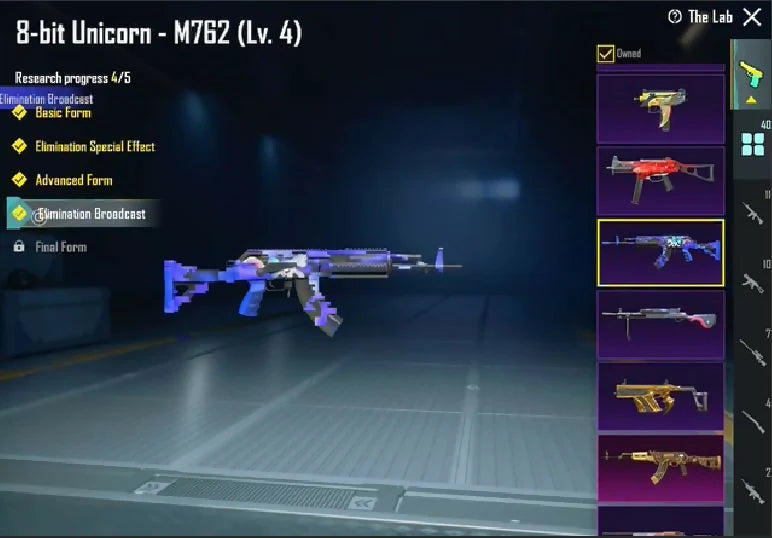Switch to the four-squares all-skins tab

click(752, 144)
